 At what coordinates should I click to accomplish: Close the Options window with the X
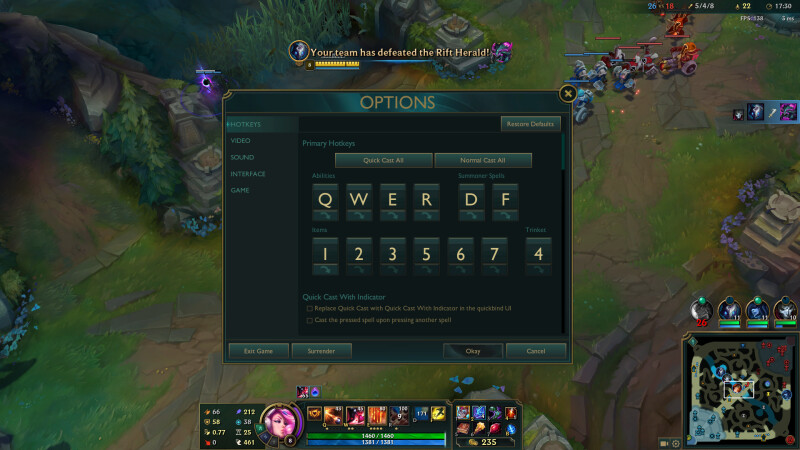click(x=567, y=93)
